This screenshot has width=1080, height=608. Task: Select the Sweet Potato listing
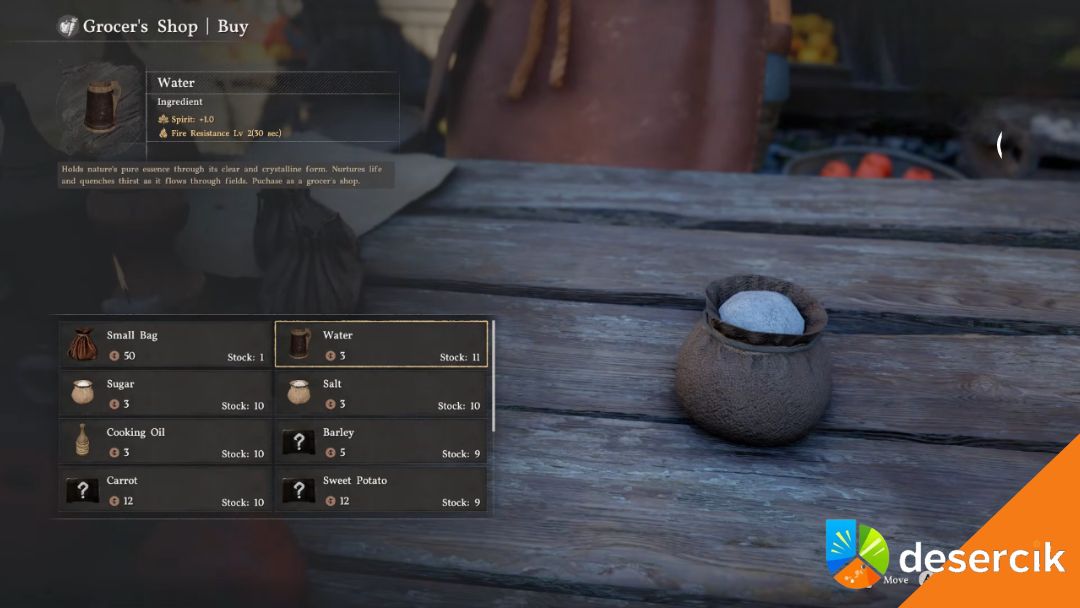coord(381,490)
